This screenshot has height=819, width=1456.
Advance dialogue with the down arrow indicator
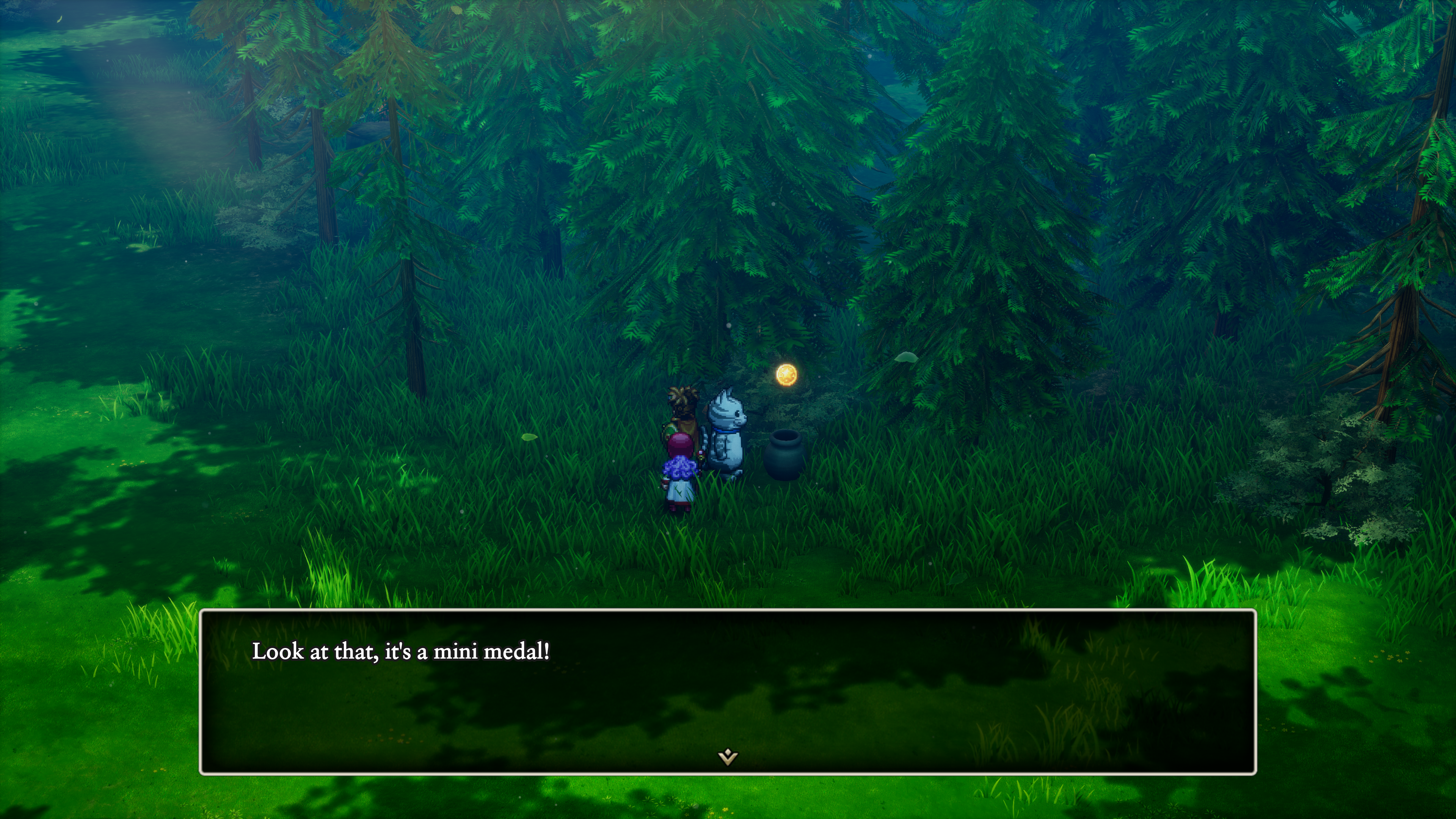(x=728, y=756)
